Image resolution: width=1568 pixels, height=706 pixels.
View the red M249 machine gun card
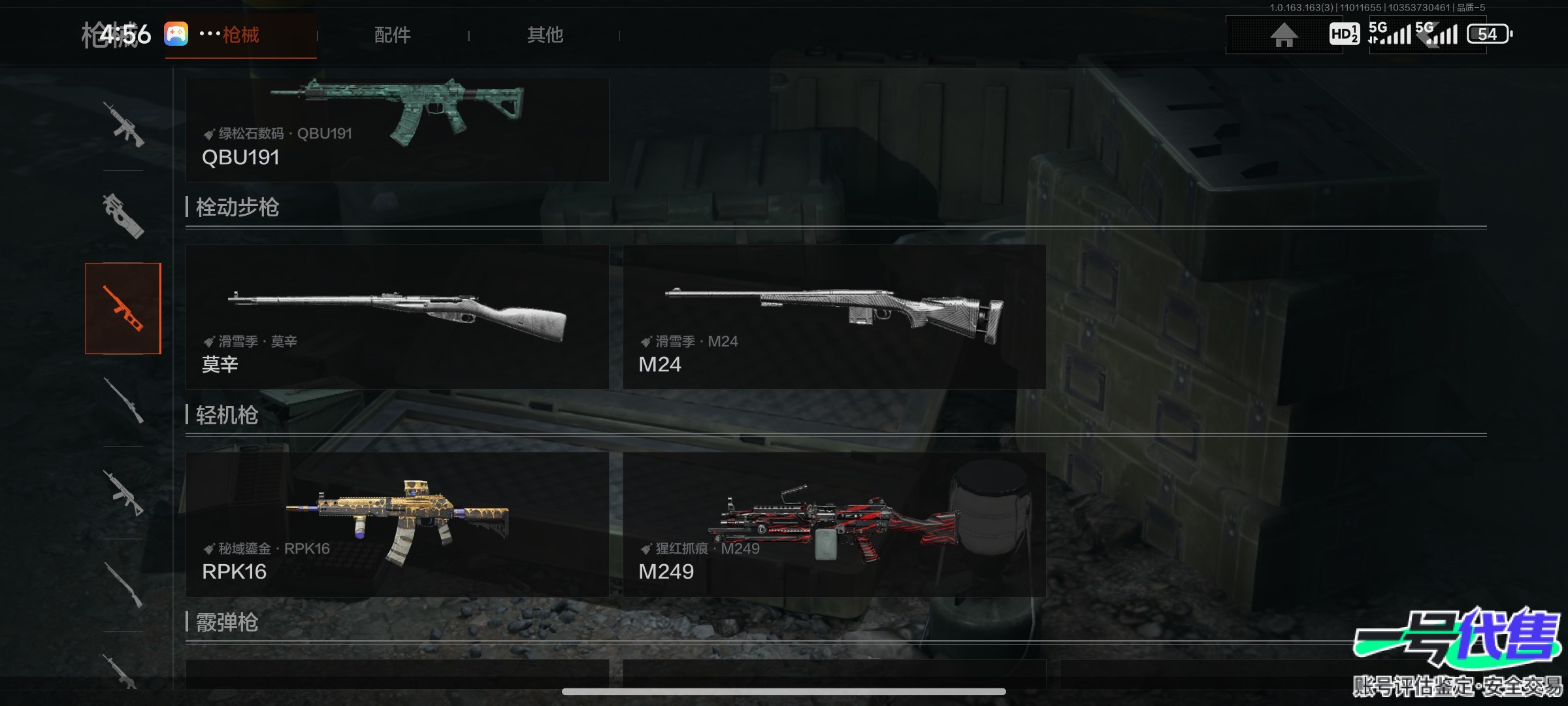click(x=834, y=524)
